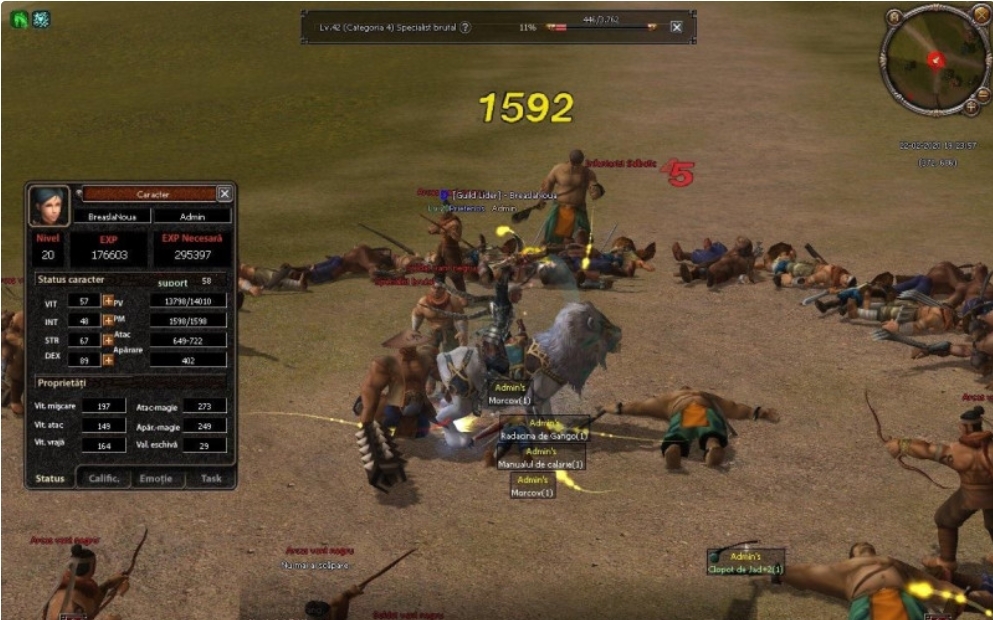
Task: Select the teal buff icon
Action: (41, 19)
